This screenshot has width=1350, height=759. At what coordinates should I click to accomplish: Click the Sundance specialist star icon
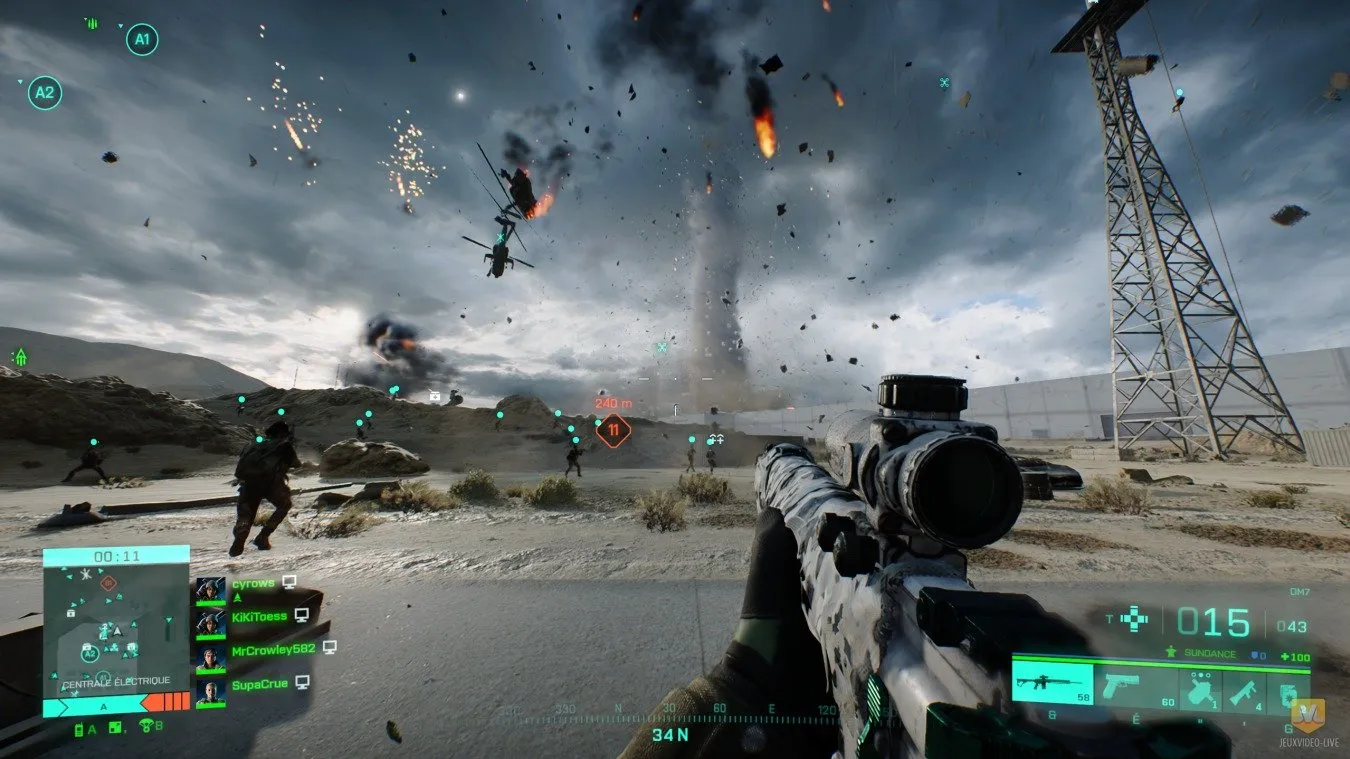click(1170, 652)
